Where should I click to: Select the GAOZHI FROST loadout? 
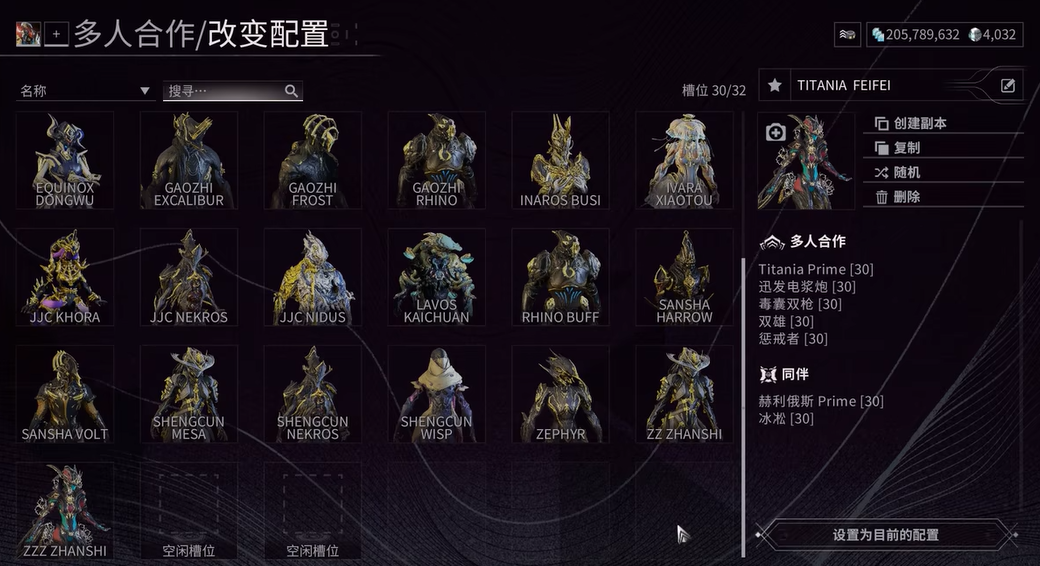[x=313, y=160]
